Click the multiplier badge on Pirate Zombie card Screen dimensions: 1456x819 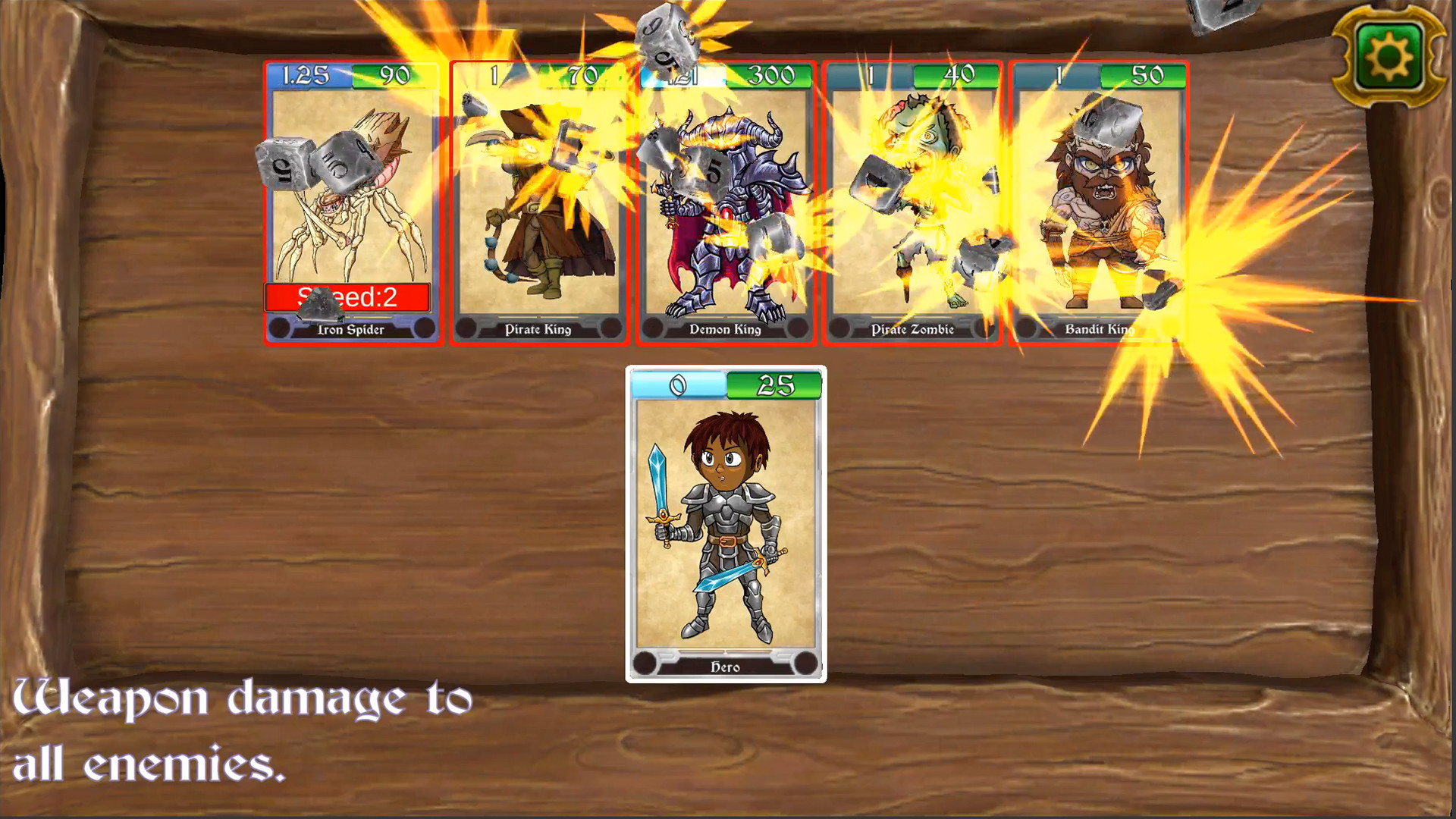pos(872,75)
